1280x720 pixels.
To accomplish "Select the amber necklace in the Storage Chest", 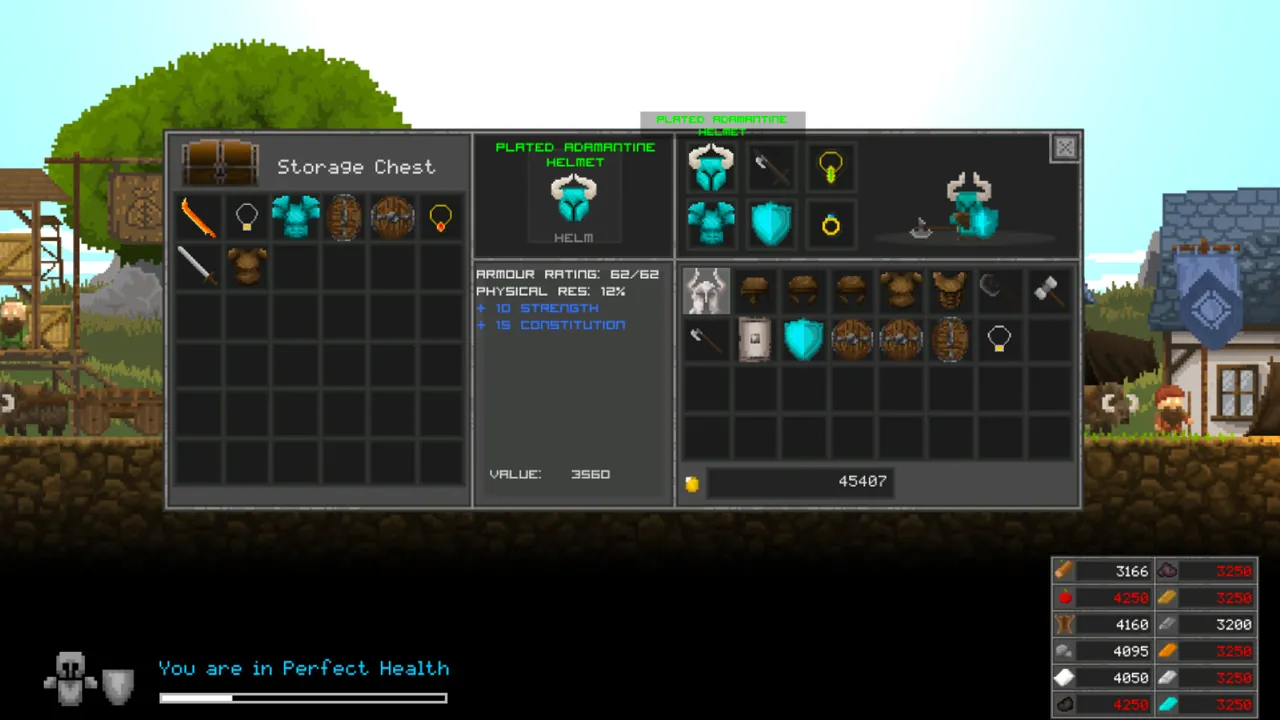I will [x=440, y=217].
